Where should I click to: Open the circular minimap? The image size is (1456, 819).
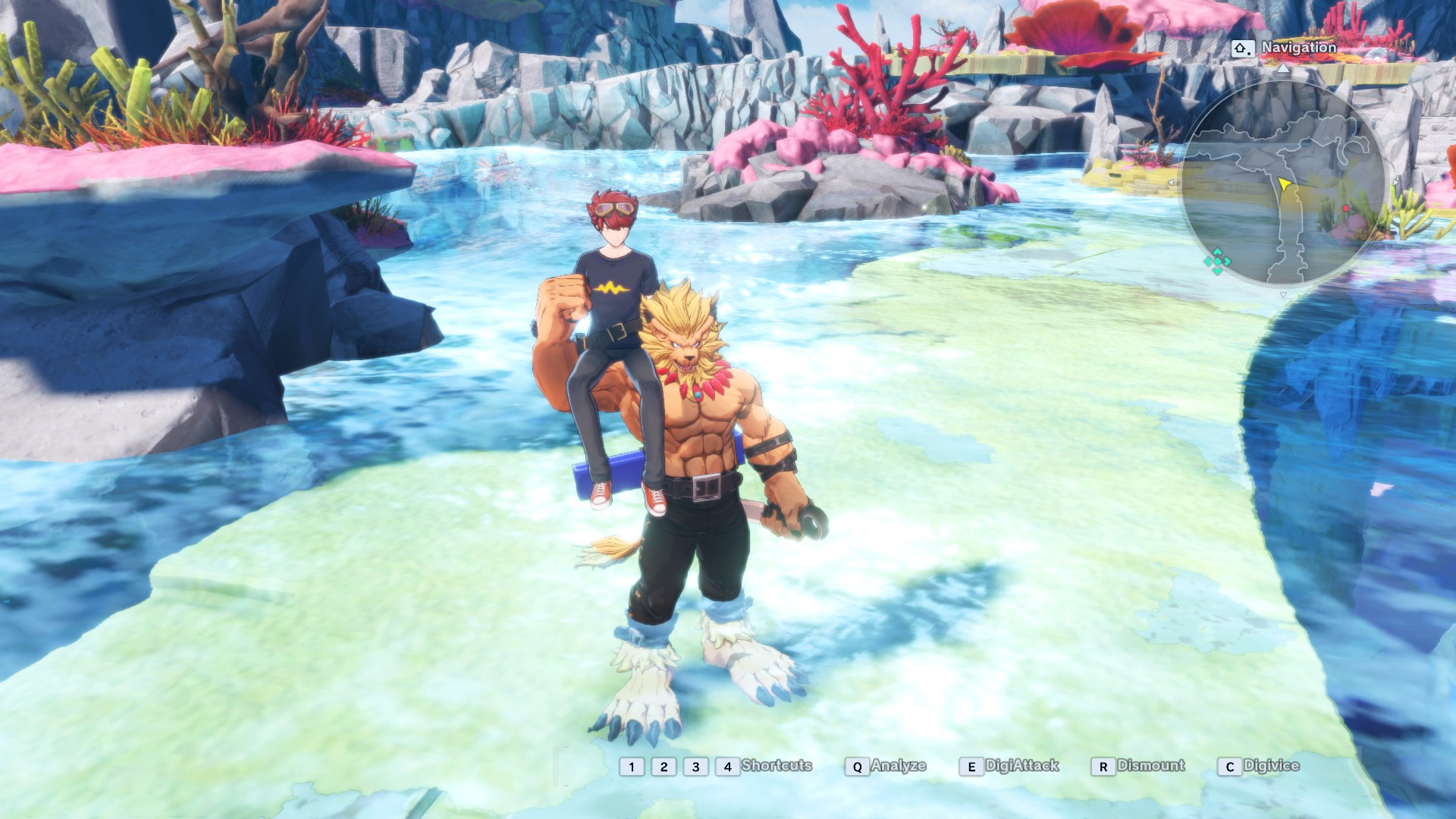pyautogui.click(x=1285, y=182)
